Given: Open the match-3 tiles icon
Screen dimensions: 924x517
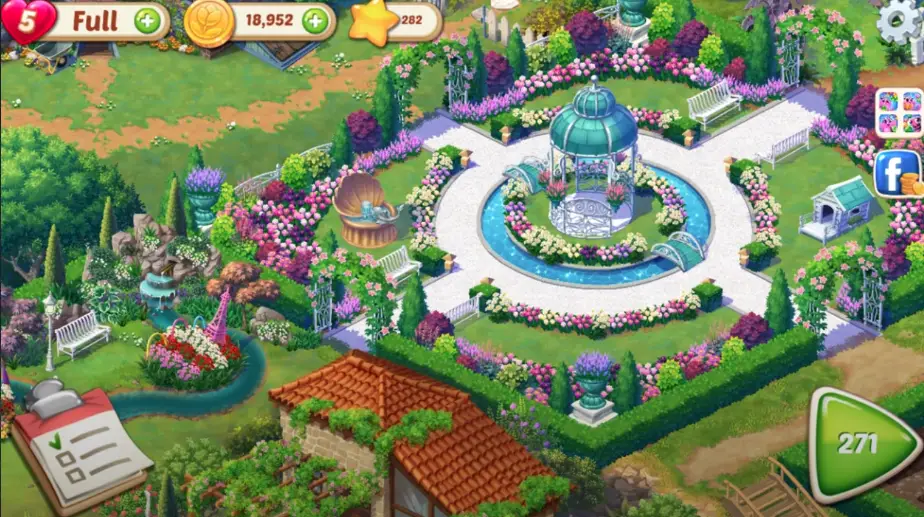Looking at the screenshot, I should pyautogui.click(x=898, y=112).
